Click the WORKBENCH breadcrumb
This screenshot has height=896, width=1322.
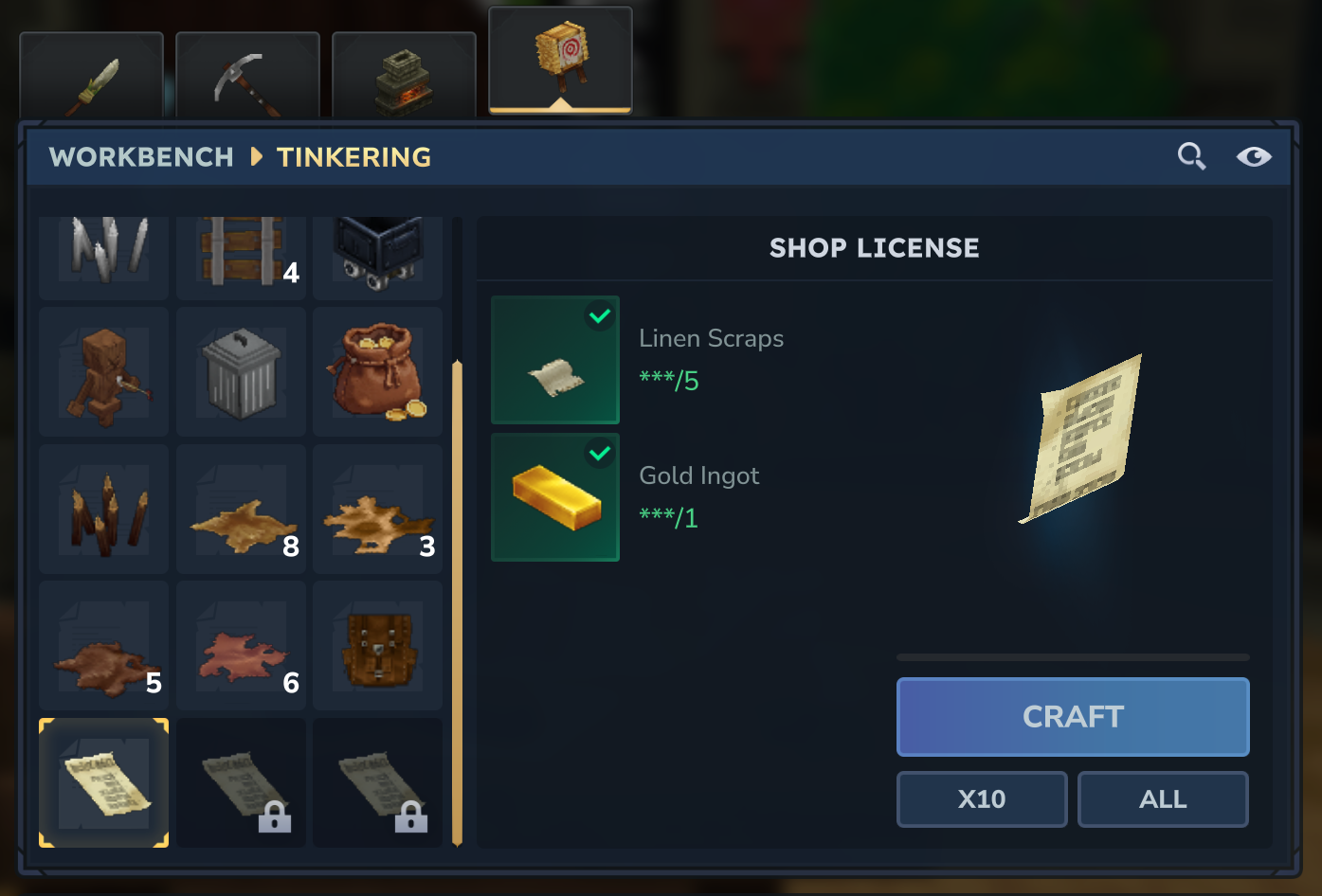click(x=141, y=157)
